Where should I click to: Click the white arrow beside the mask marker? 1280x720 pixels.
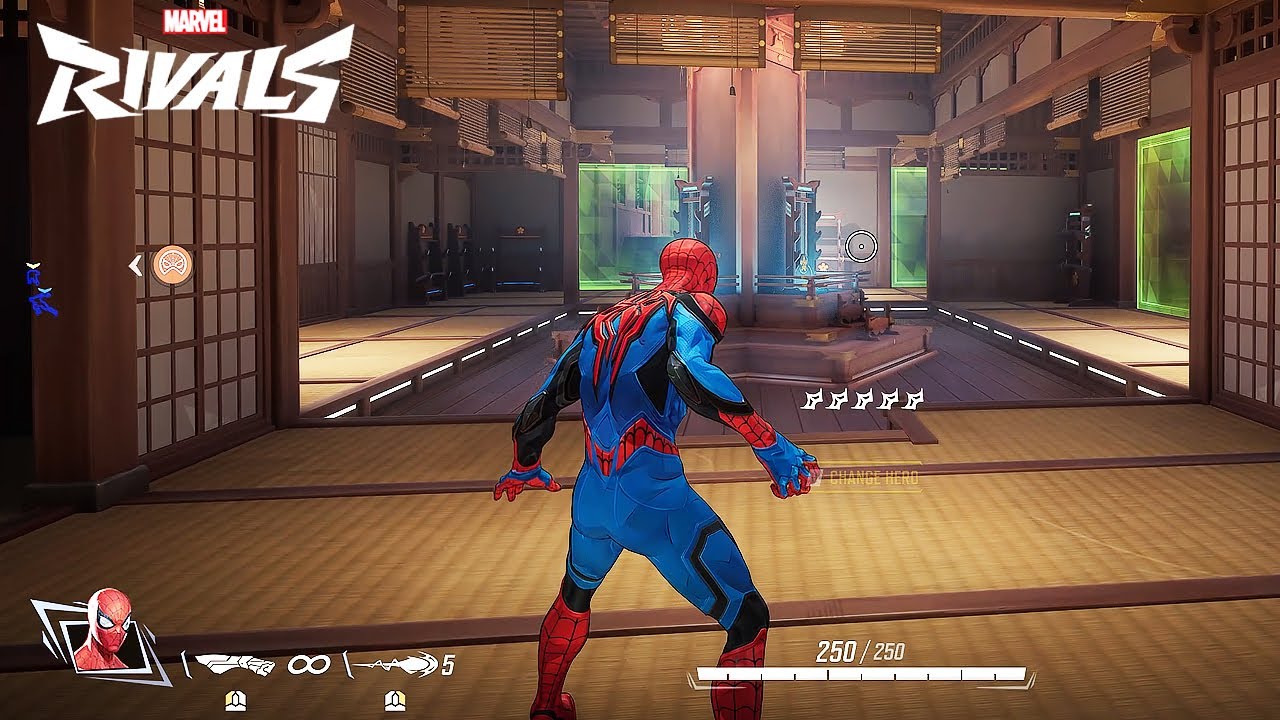(135, 265)
